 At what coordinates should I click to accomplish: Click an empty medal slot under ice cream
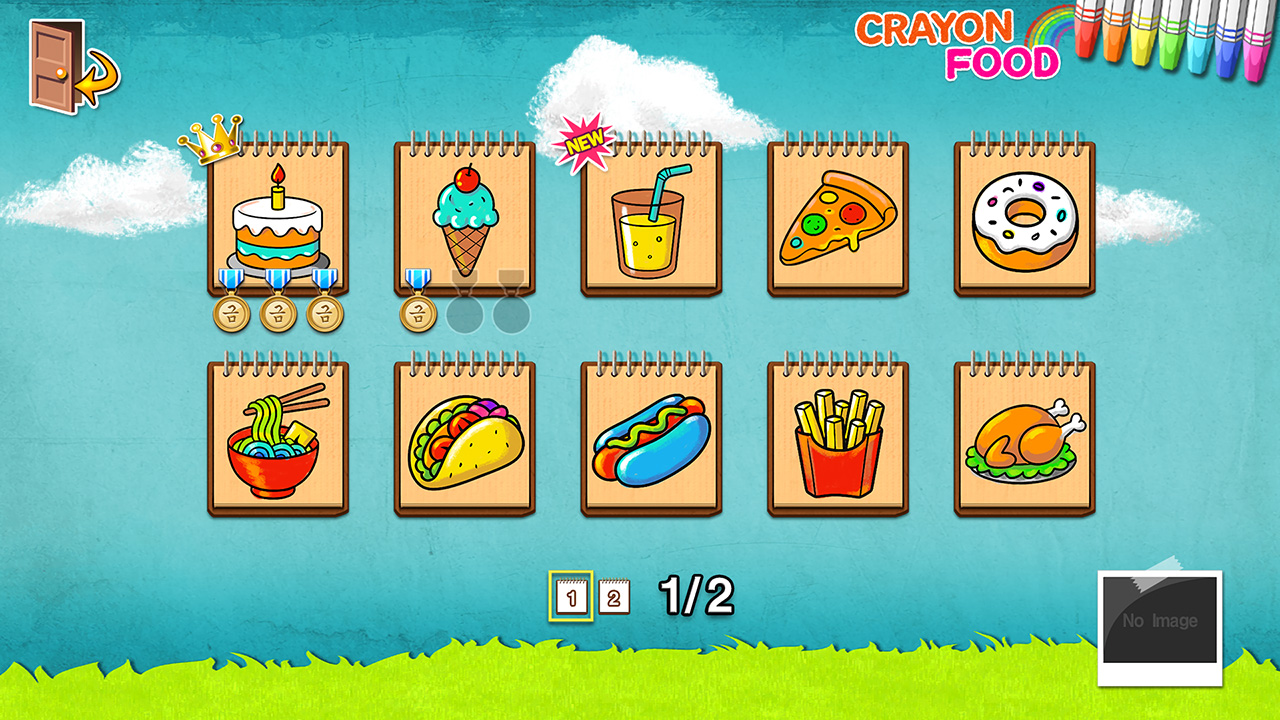465,315
